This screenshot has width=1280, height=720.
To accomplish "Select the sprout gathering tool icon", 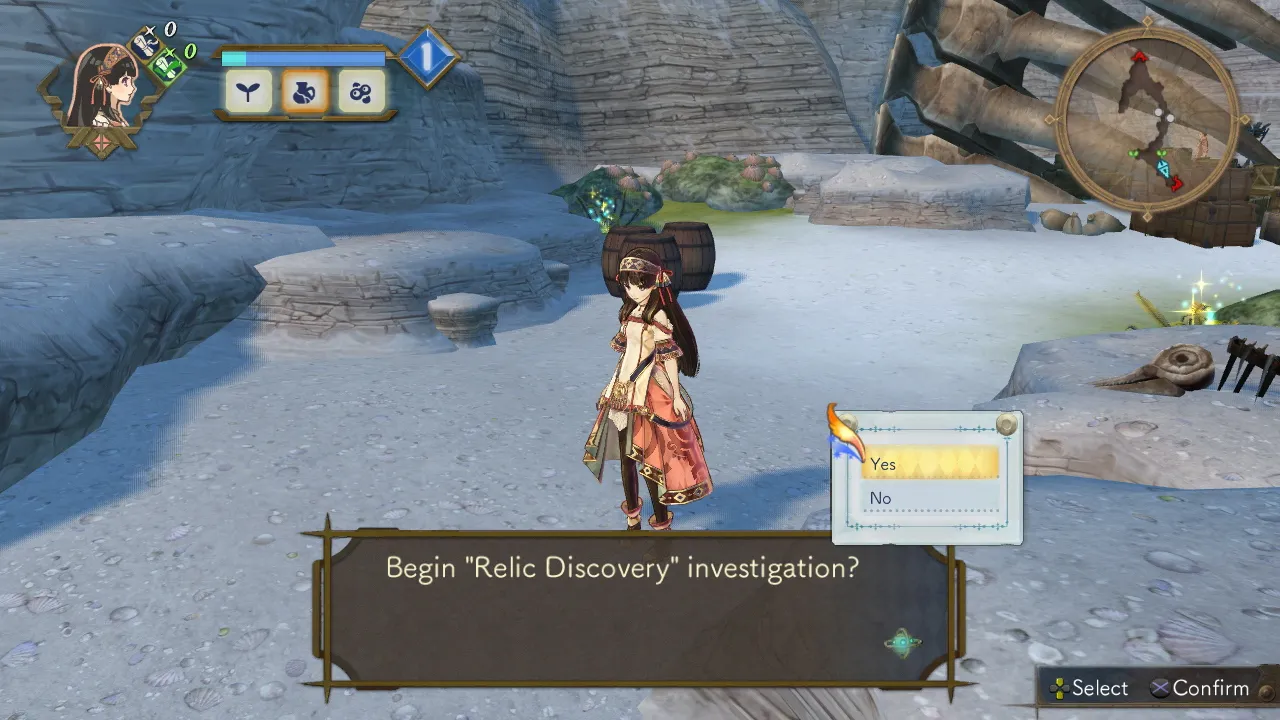I will point(246,91).
